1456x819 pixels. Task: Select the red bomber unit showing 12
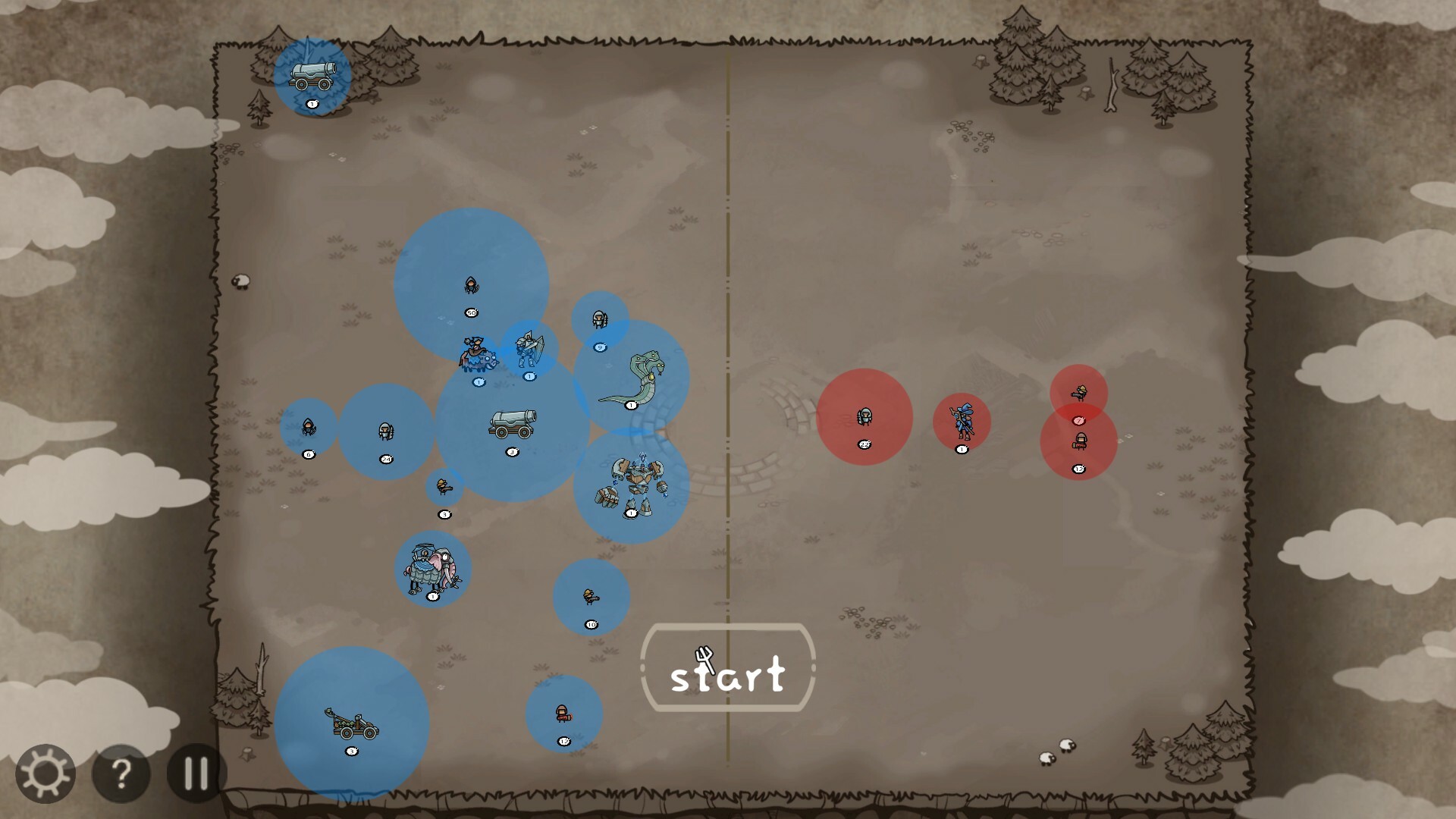(1081, 440)
